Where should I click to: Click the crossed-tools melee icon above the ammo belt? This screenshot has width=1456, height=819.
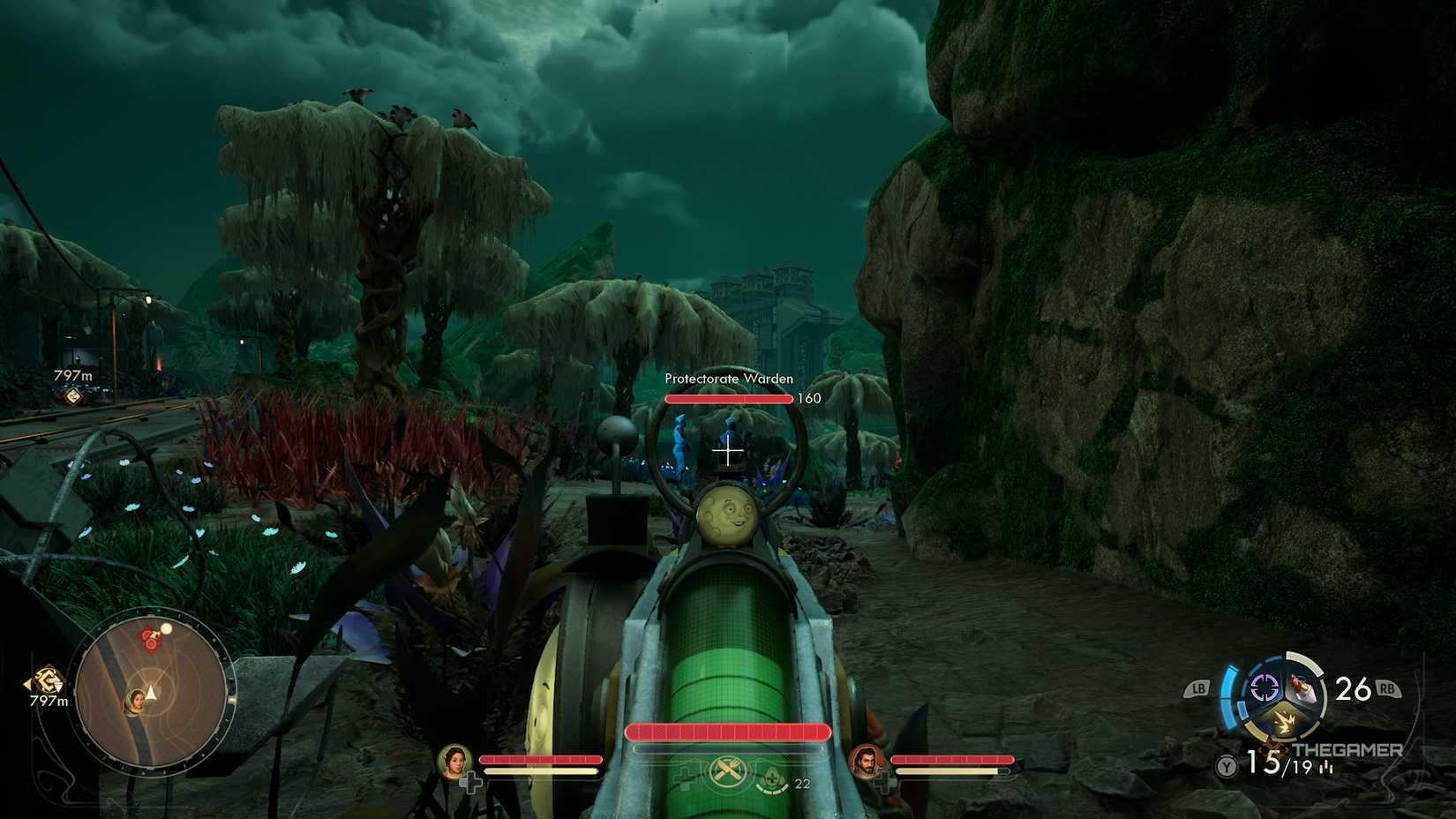[x=727, y=771]
